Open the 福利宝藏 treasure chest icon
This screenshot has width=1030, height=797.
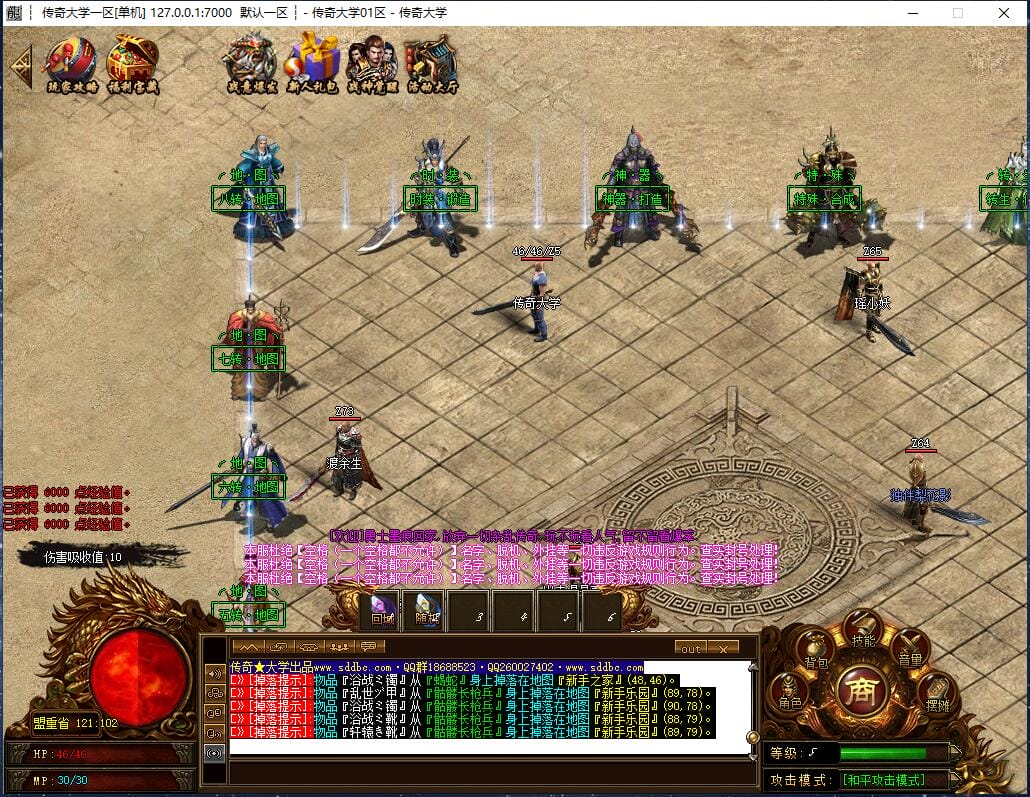[x=133, y=62]
